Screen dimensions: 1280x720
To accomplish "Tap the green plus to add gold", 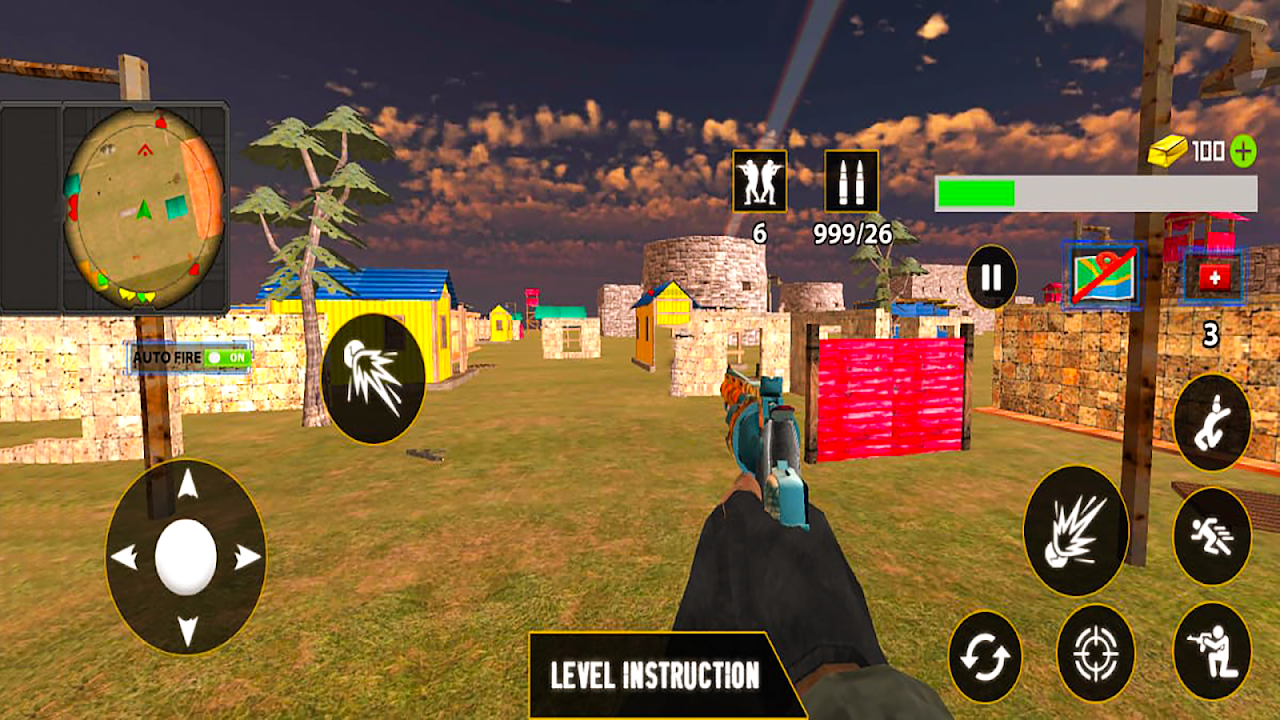I will coord(1243,151).
